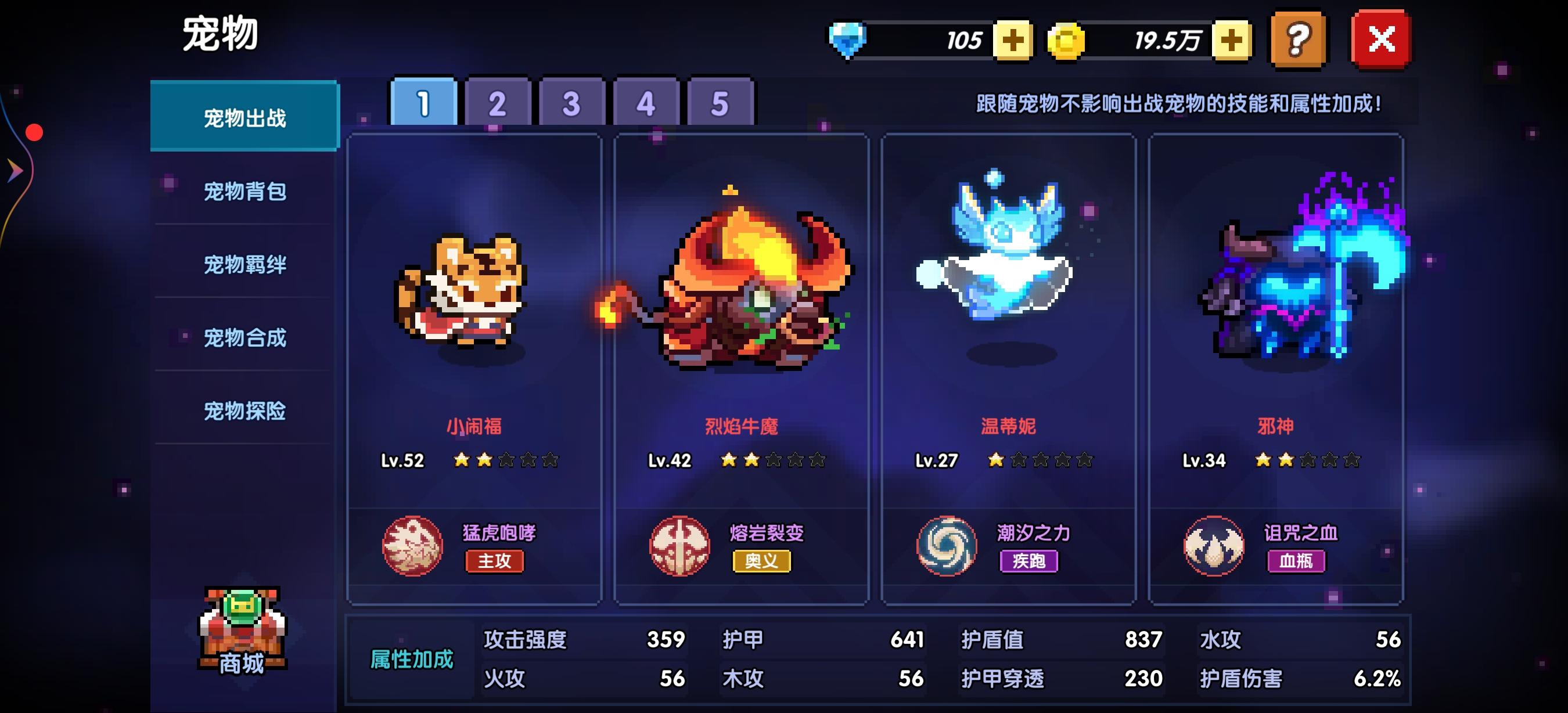Click the diamond currency icon
Viewport: 1568px width, 713px height.
pyautogui.click(x=848, y=39)
